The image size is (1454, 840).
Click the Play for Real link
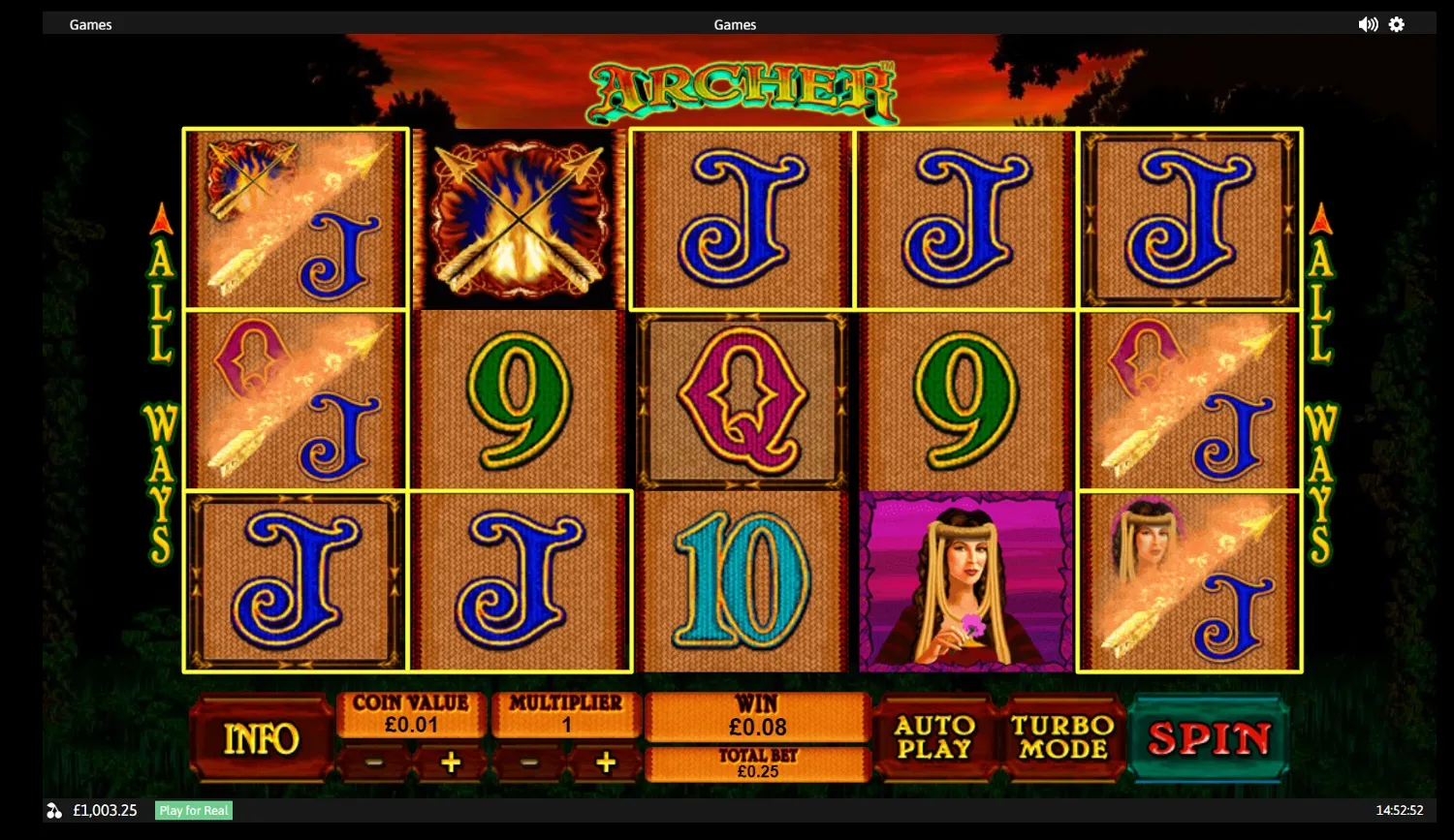click(x=193, y=810)
